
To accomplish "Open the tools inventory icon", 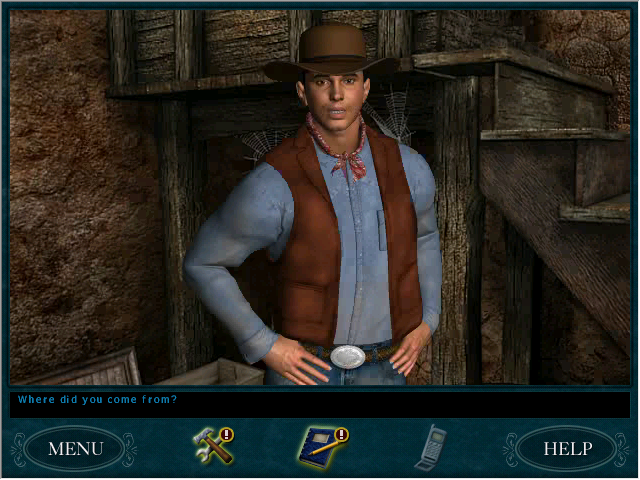I will click(213, 447).
